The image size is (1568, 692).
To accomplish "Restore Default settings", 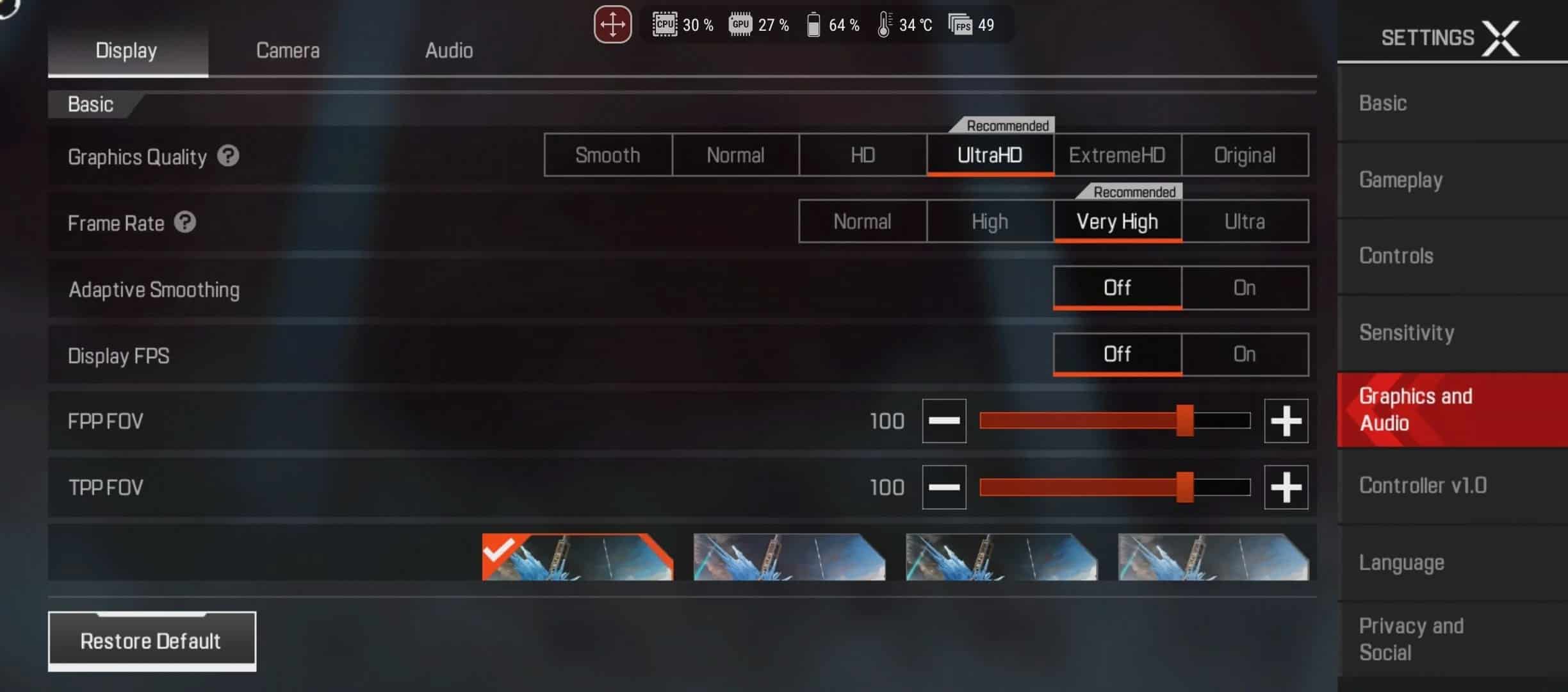I will (x=152, y=641).
